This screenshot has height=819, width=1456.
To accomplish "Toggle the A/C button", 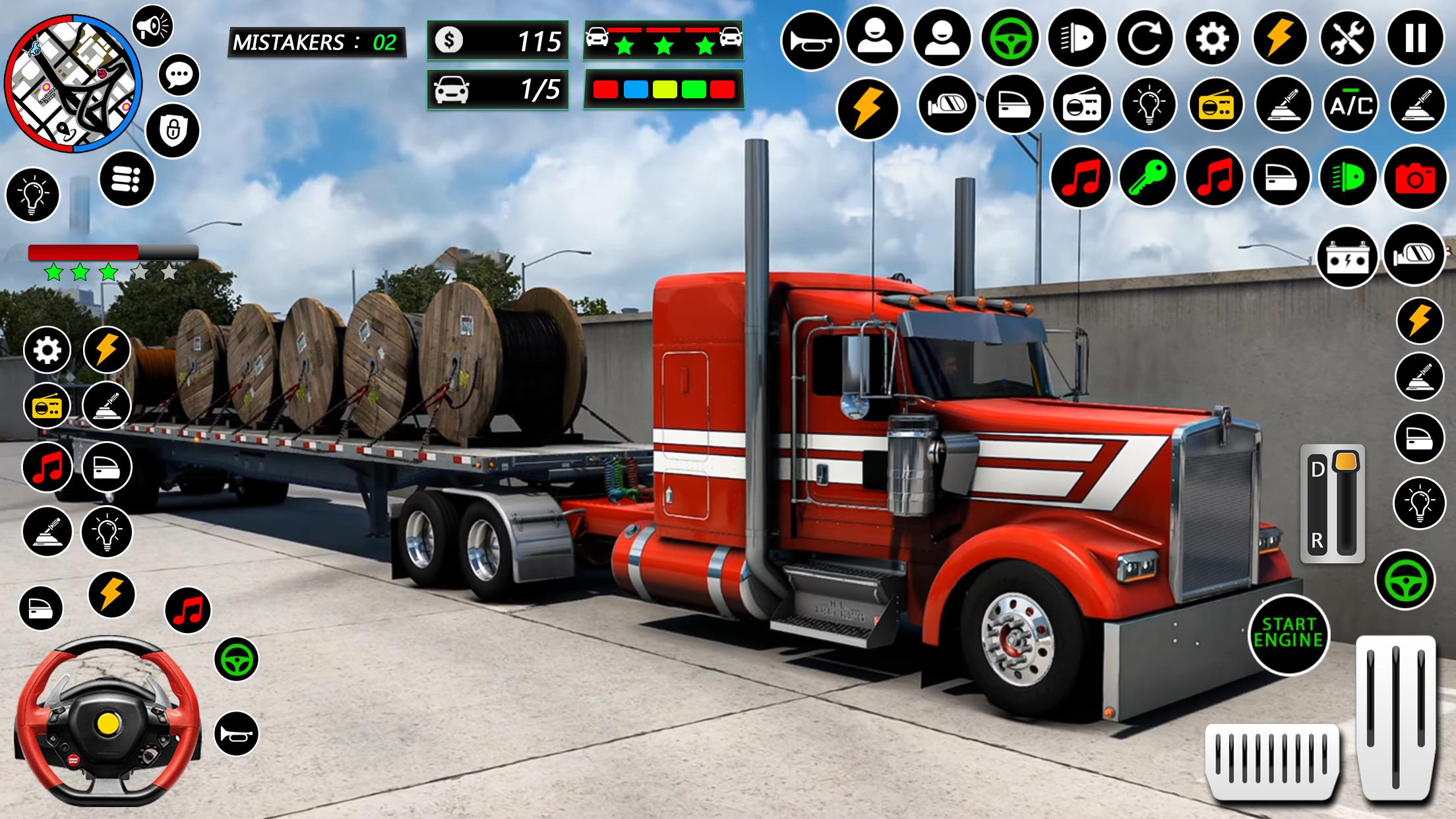I will click(1350, 106).
